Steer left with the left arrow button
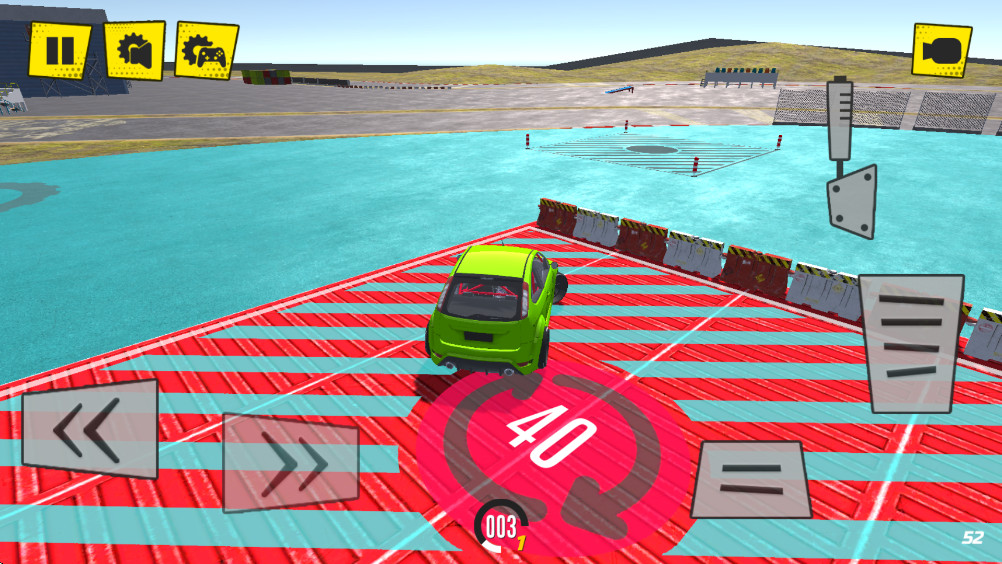1002x564 pixels. pyautogui.click(x=90, y=428)
